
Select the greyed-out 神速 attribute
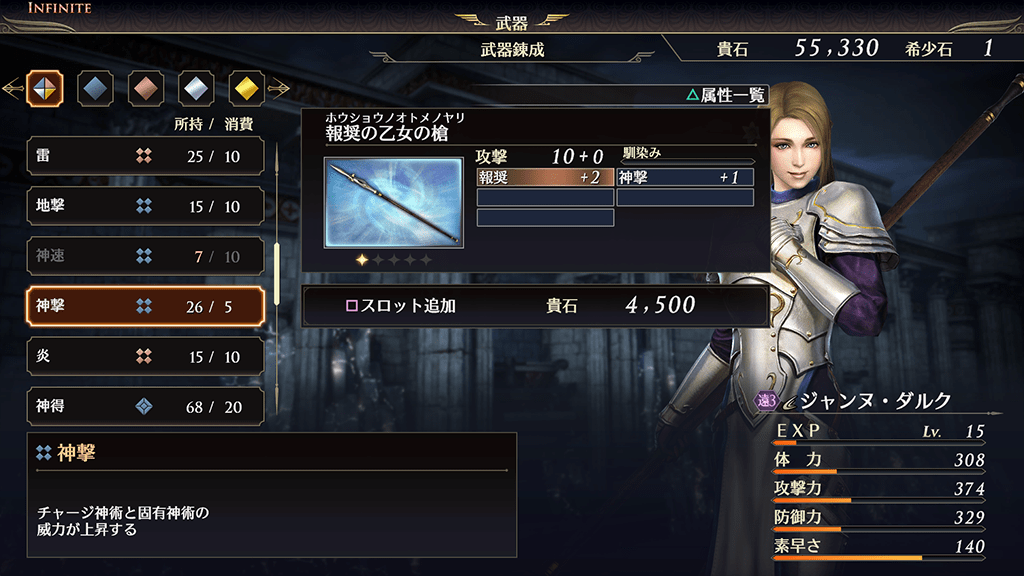pyautogui.click(x=145, y=256)
